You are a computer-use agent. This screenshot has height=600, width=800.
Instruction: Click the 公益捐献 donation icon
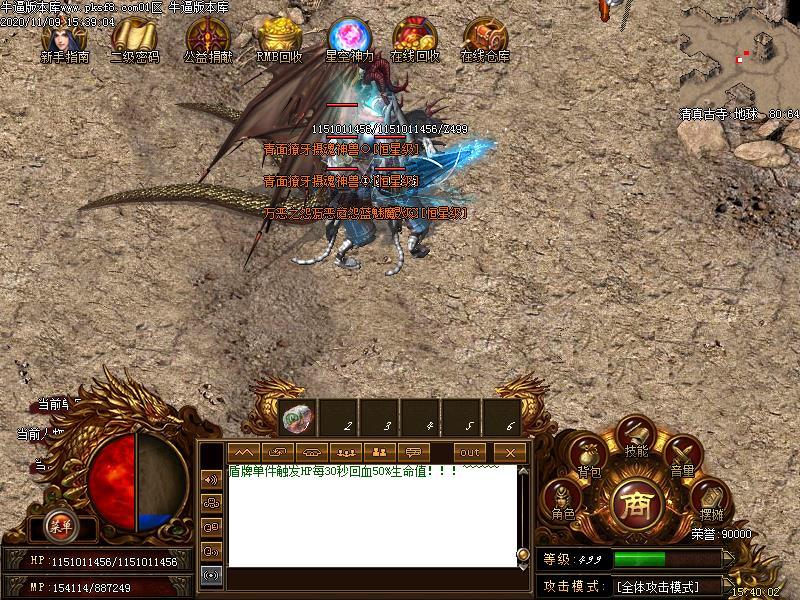click(207, 40)
